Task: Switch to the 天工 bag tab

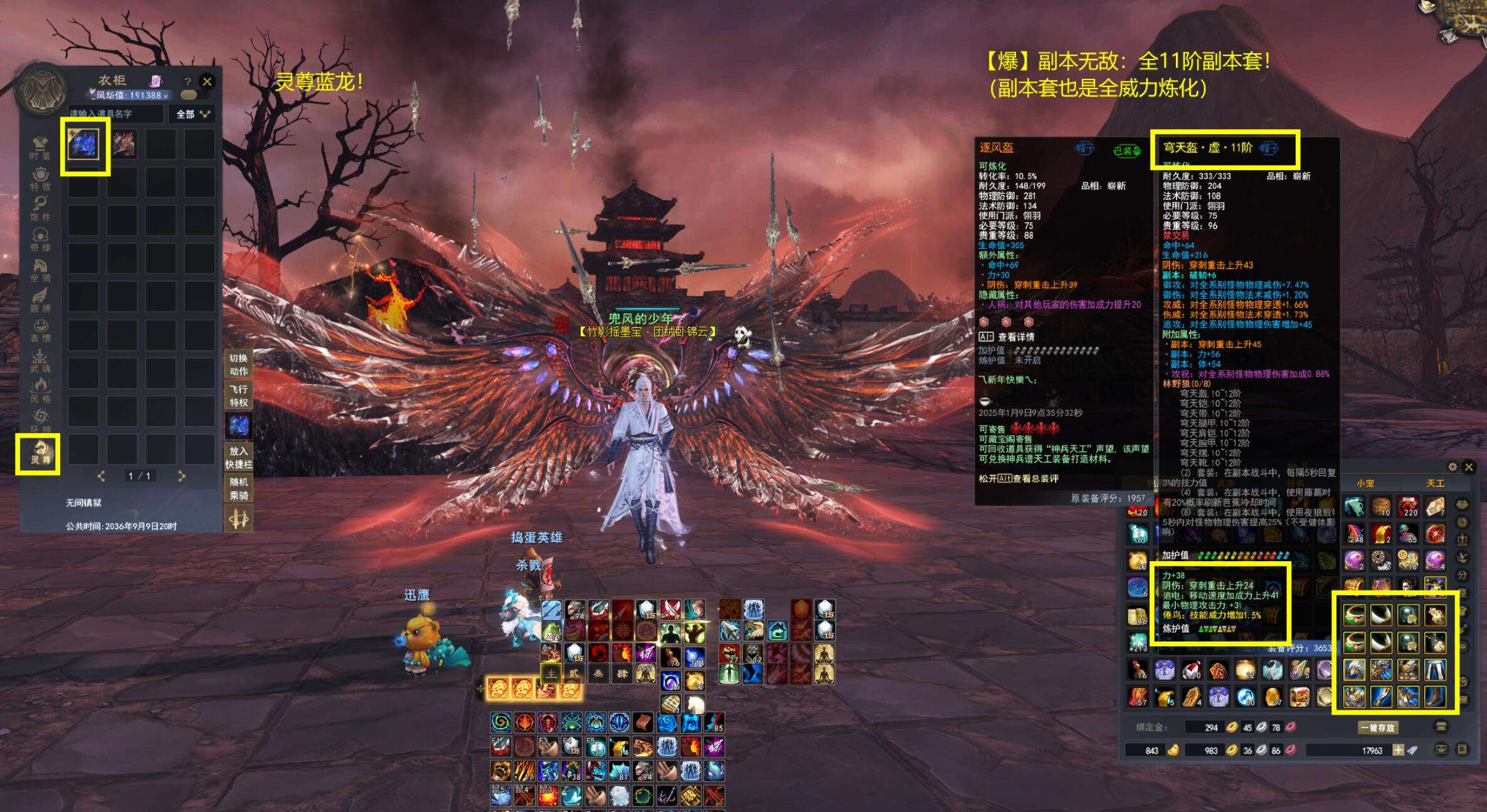Action: click(1435, 483)
